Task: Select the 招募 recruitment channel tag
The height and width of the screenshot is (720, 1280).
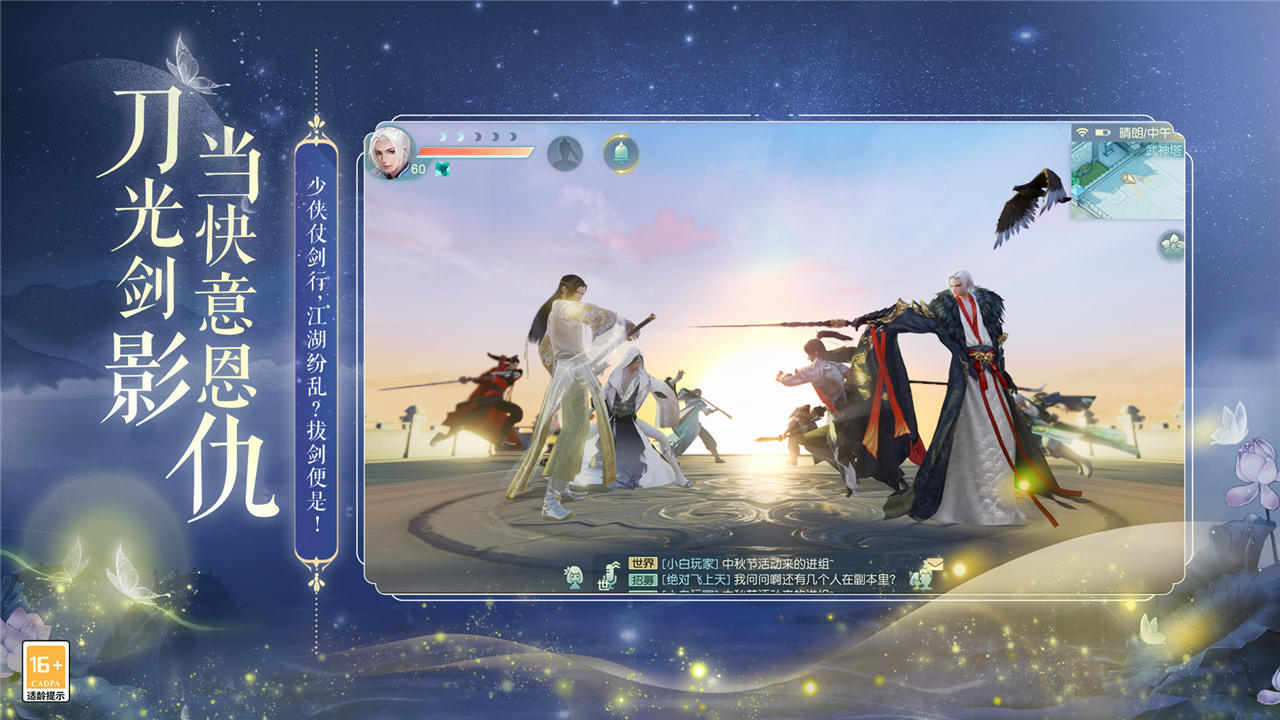Action: click(x=645, y=578)
